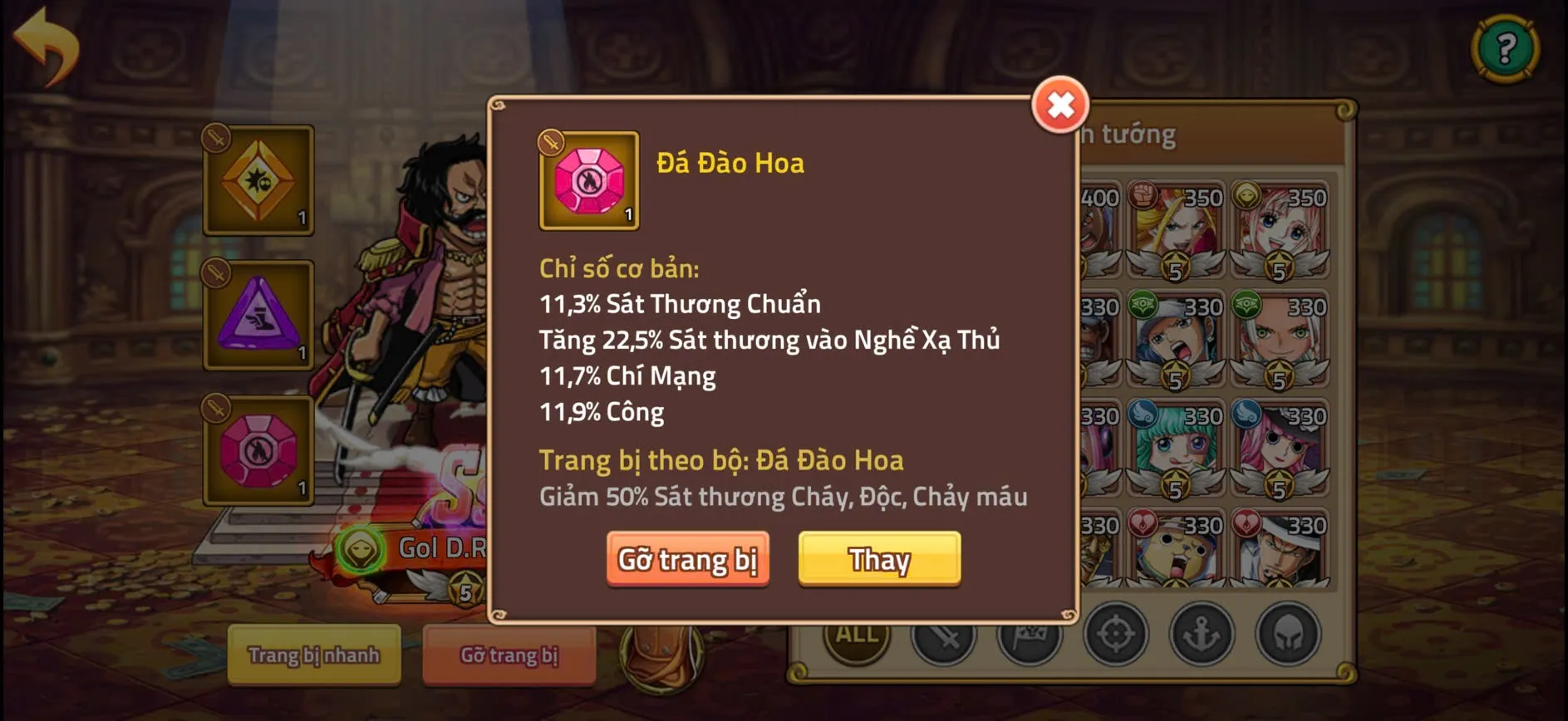
Task: Close the Đá Đào Hoa detail popup
Action: click(1059, 106)
